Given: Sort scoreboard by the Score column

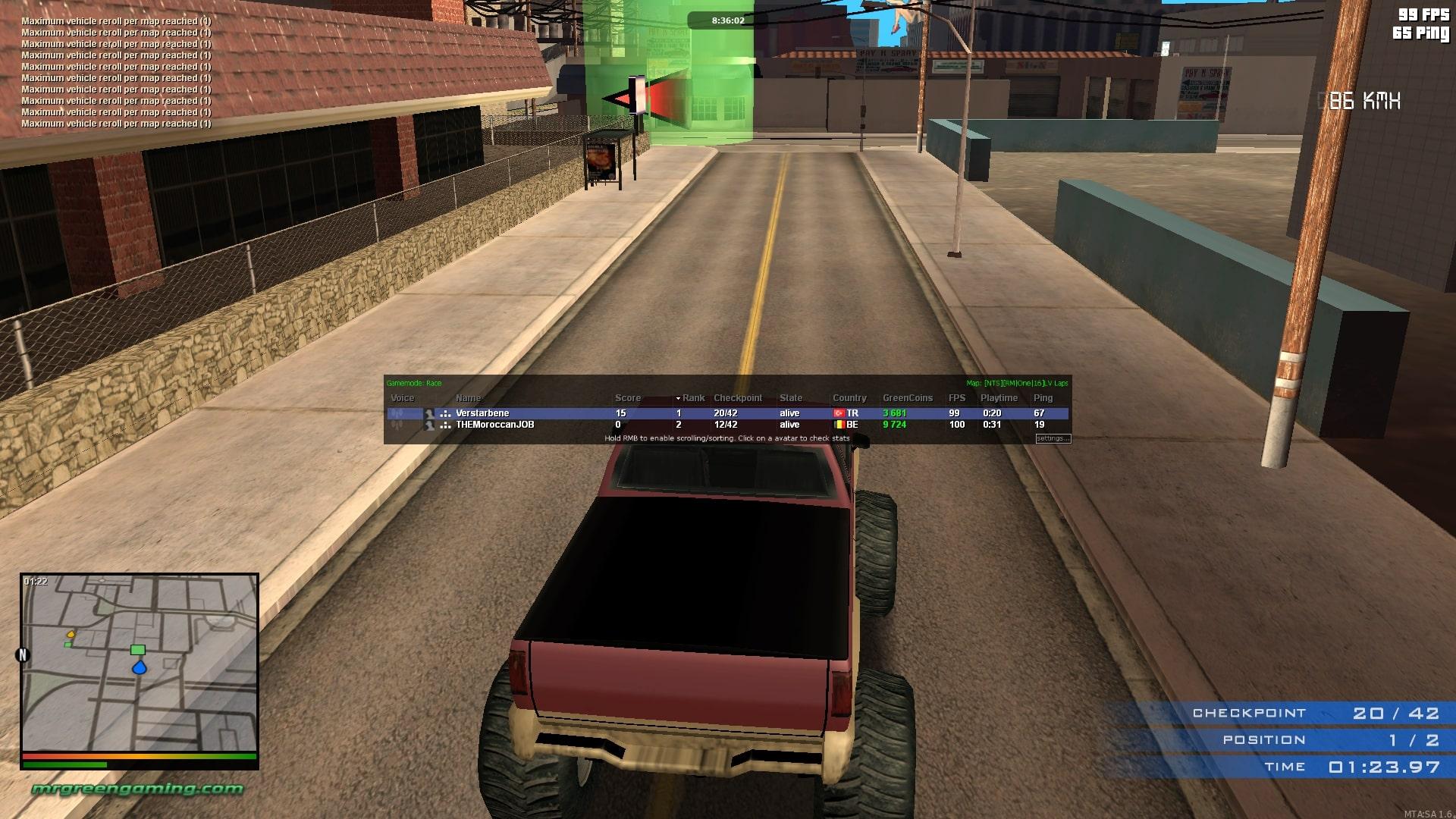Looking at the screenshot, I should click(x=627, y=398).
